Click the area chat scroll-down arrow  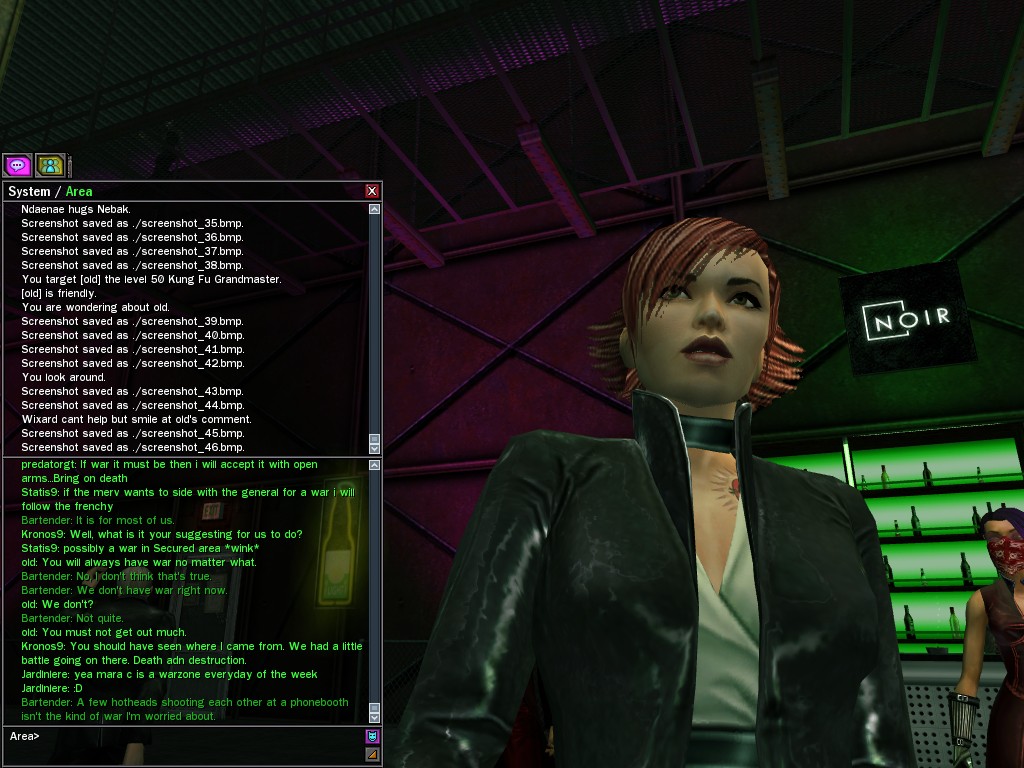pos(375,717)
